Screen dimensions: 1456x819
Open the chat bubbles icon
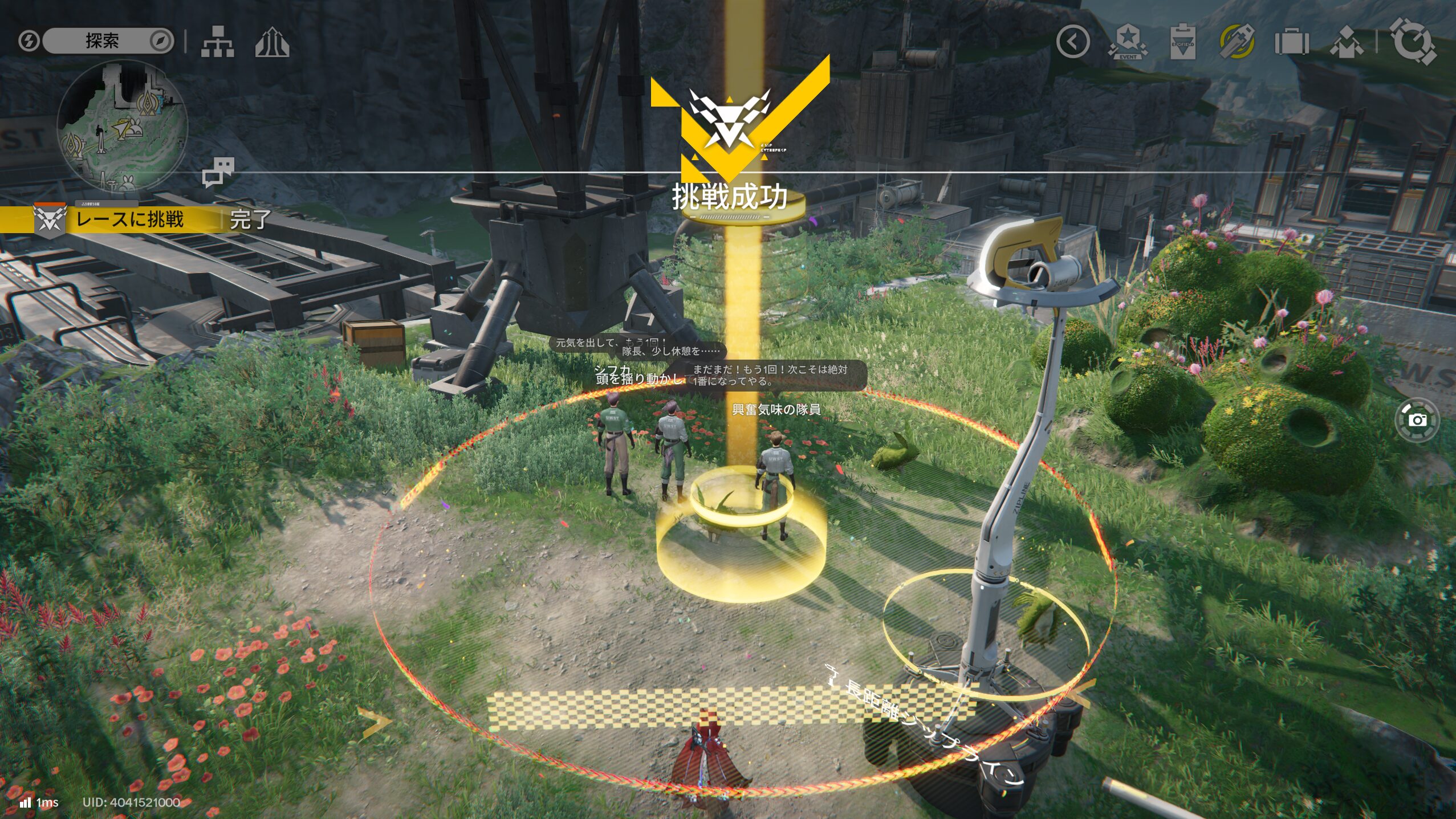[x=218, y=172]
